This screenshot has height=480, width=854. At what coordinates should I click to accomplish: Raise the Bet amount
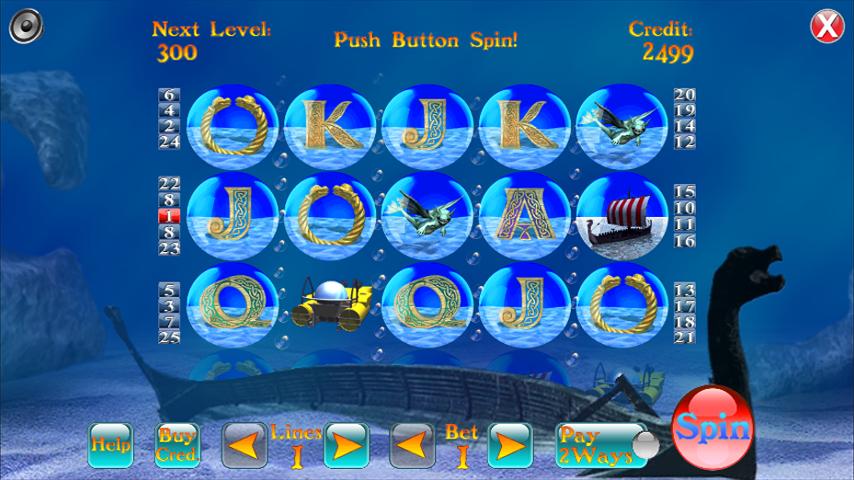pyautogui.click(x=509, y=445)
